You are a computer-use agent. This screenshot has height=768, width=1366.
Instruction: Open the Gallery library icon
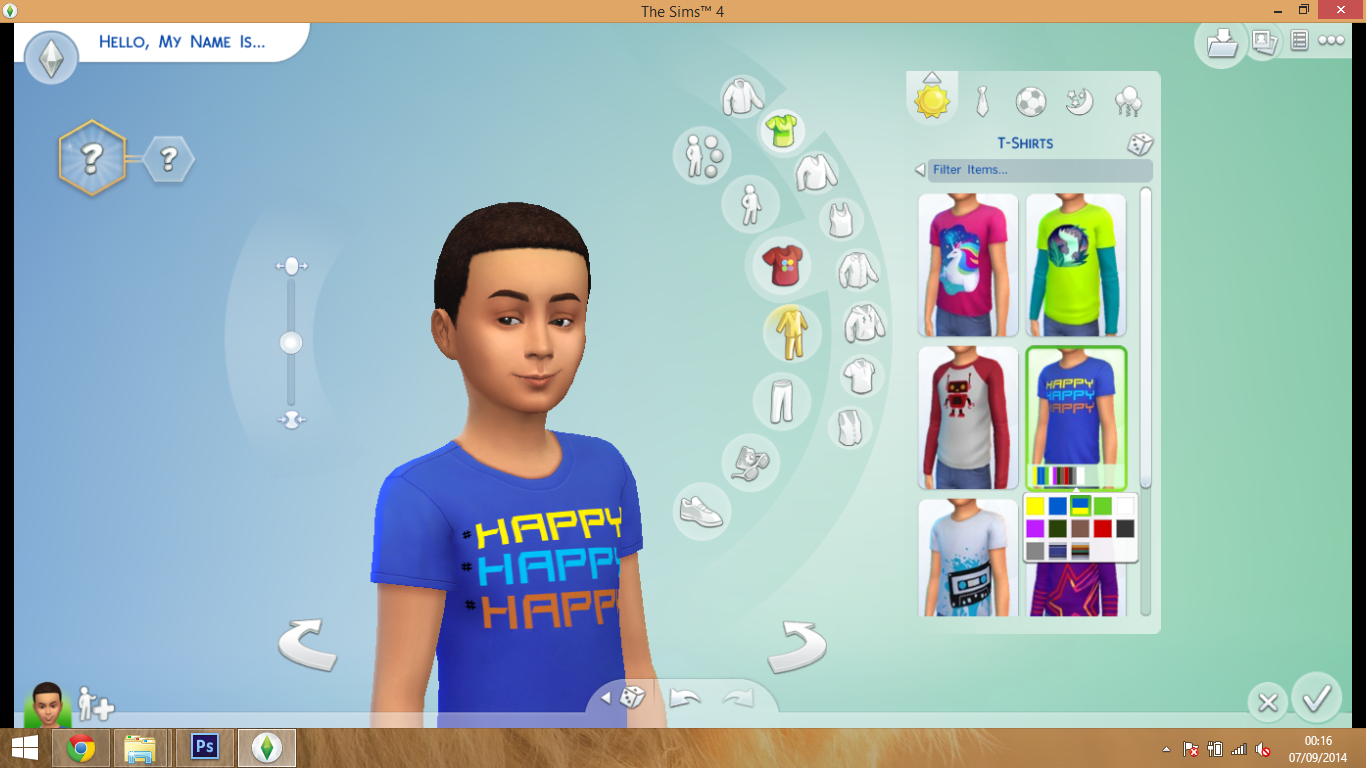pyautogui.click(x=1221, y=43)
